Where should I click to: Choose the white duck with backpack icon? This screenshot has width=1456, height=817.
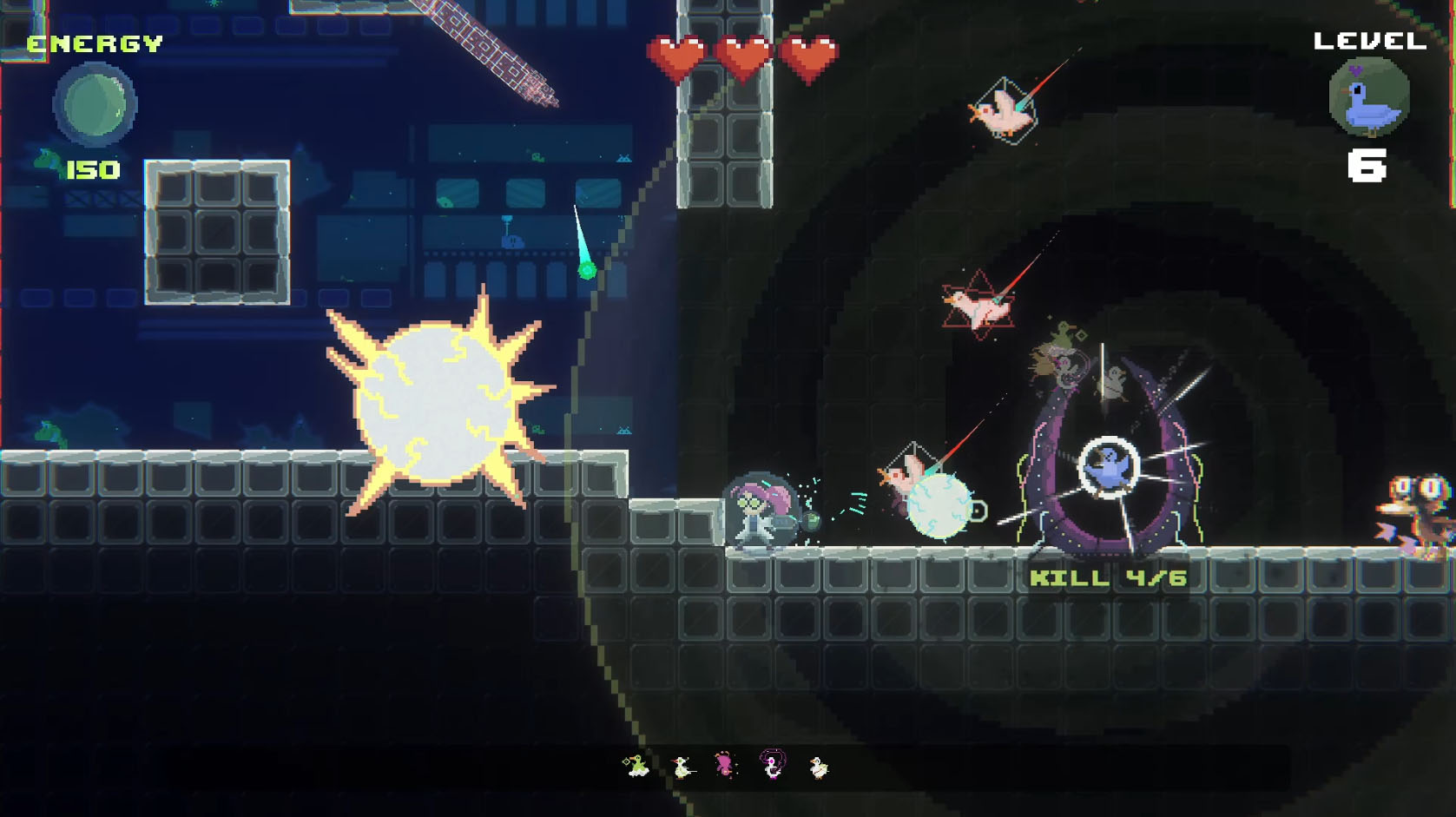click(819, 767)
